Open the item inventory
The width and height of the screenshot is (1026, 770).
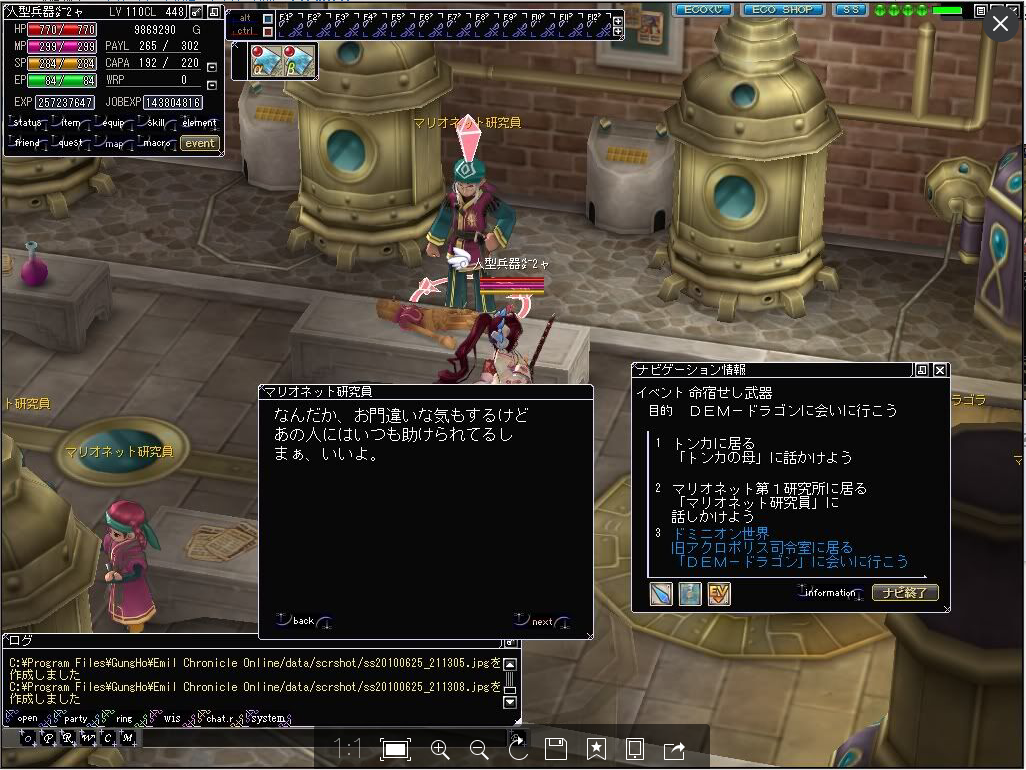pos(71,123)
